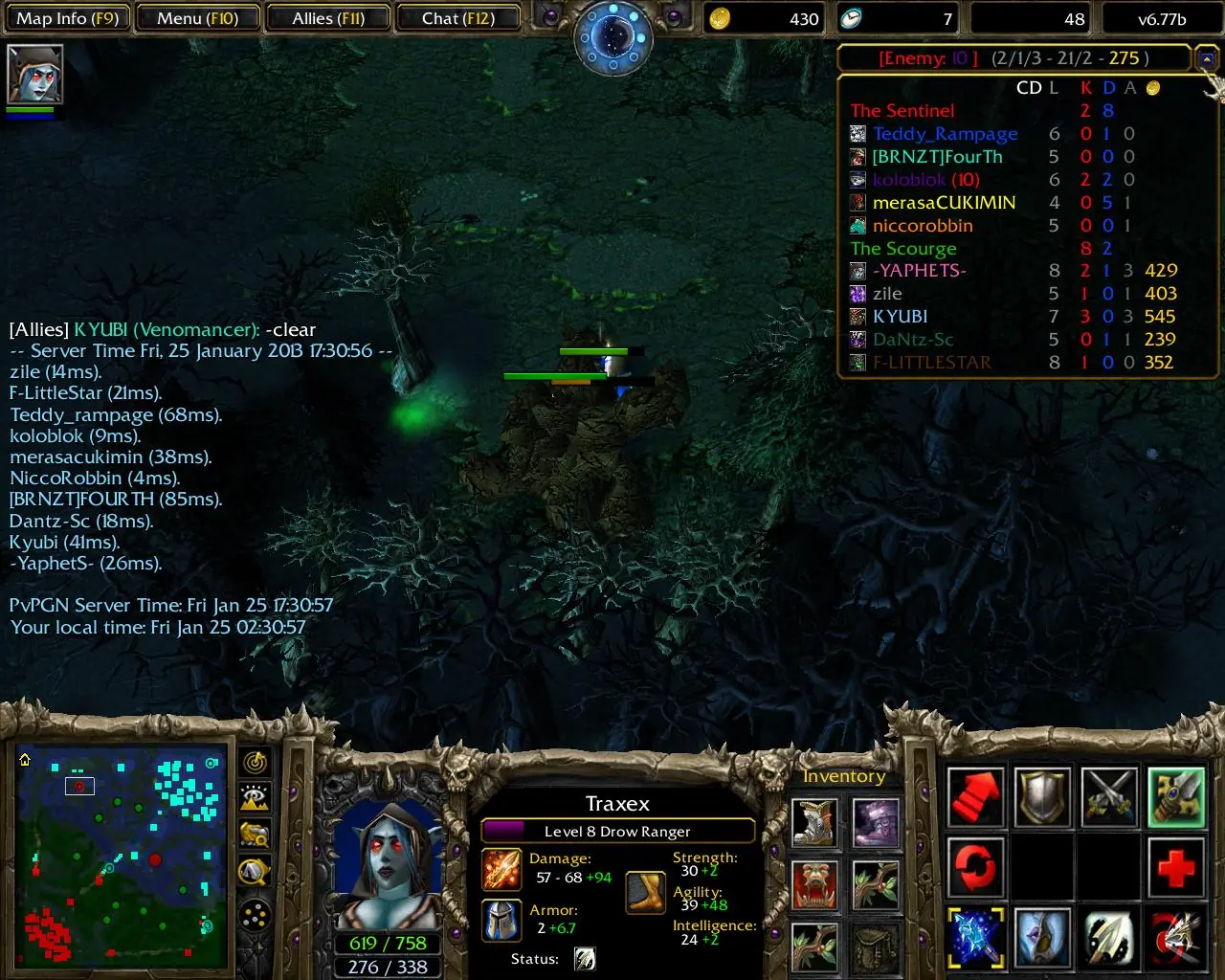
Task: Click on the minimap
Action: point(122,855)
